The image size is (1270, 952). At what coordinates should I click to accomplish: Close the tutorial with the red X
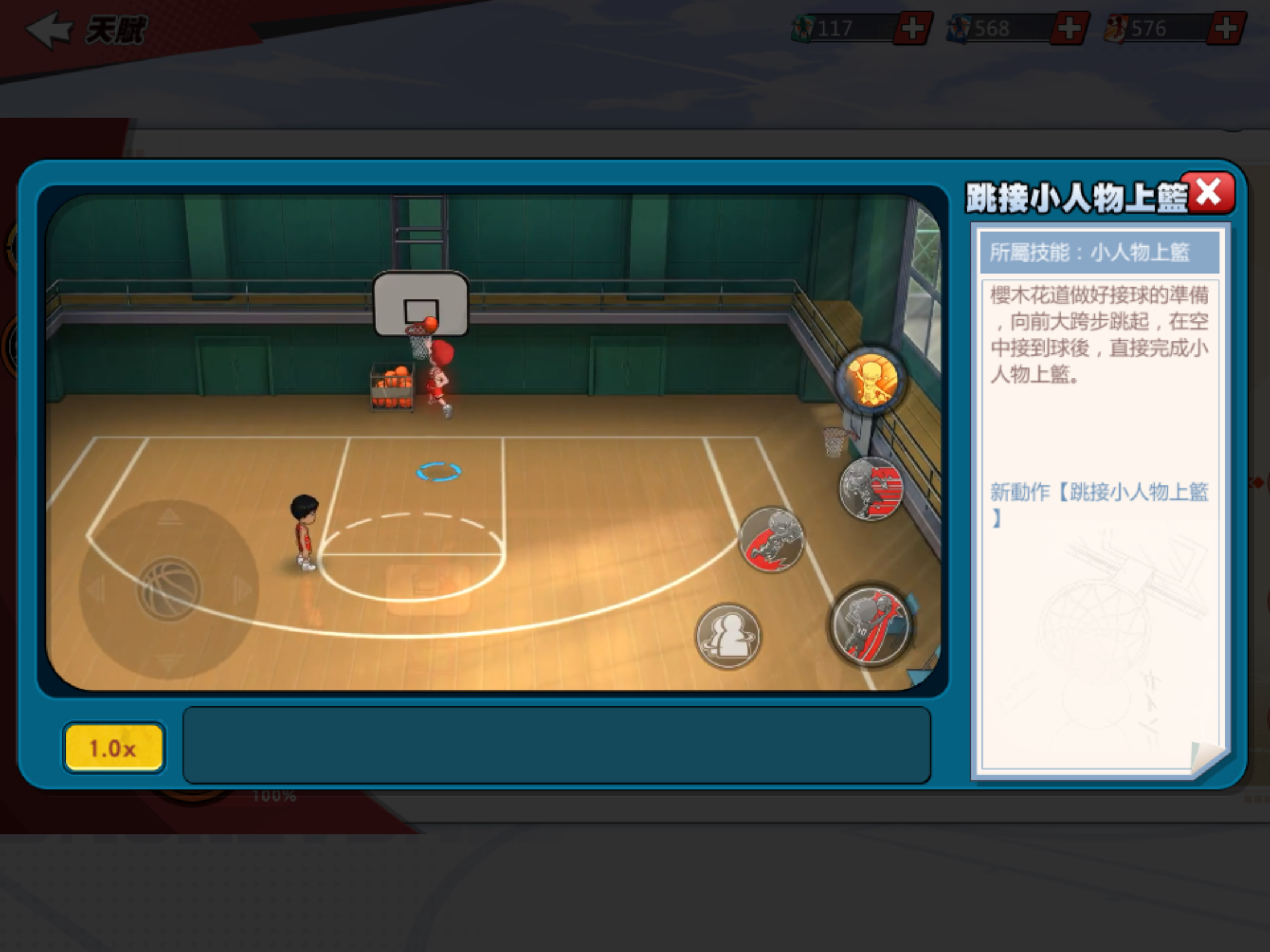1209,192
